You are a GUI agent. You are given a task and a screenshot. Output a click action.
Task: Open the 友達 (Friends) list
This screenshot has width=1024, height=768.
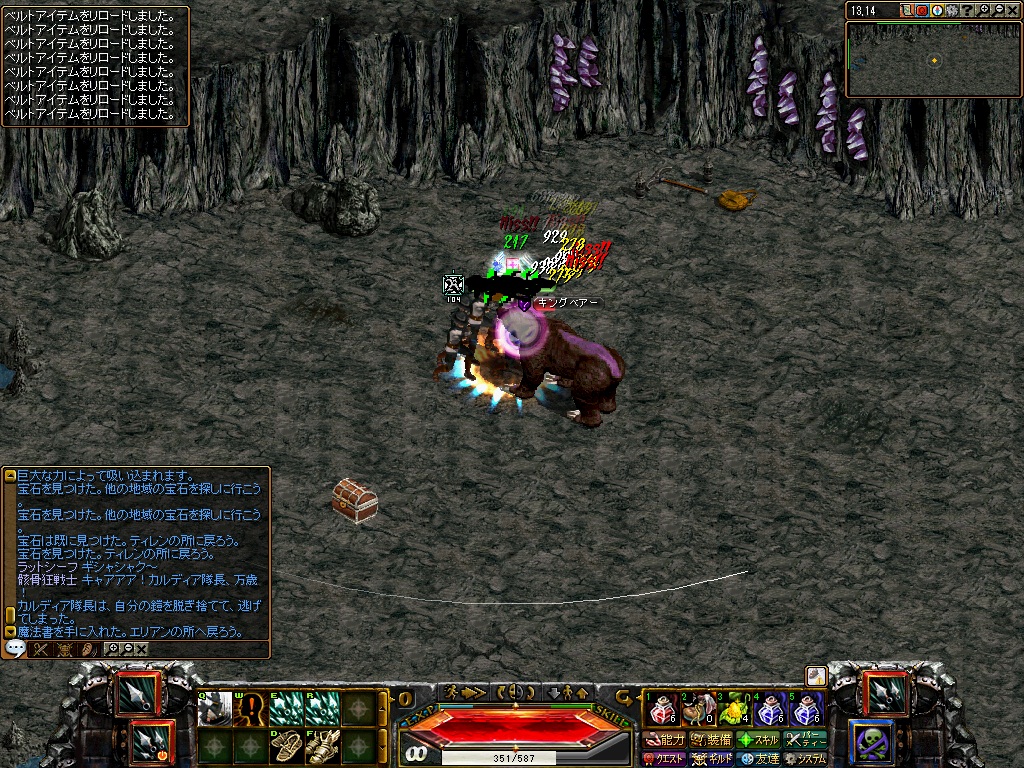pyautogui.click(x=759, y=759)
